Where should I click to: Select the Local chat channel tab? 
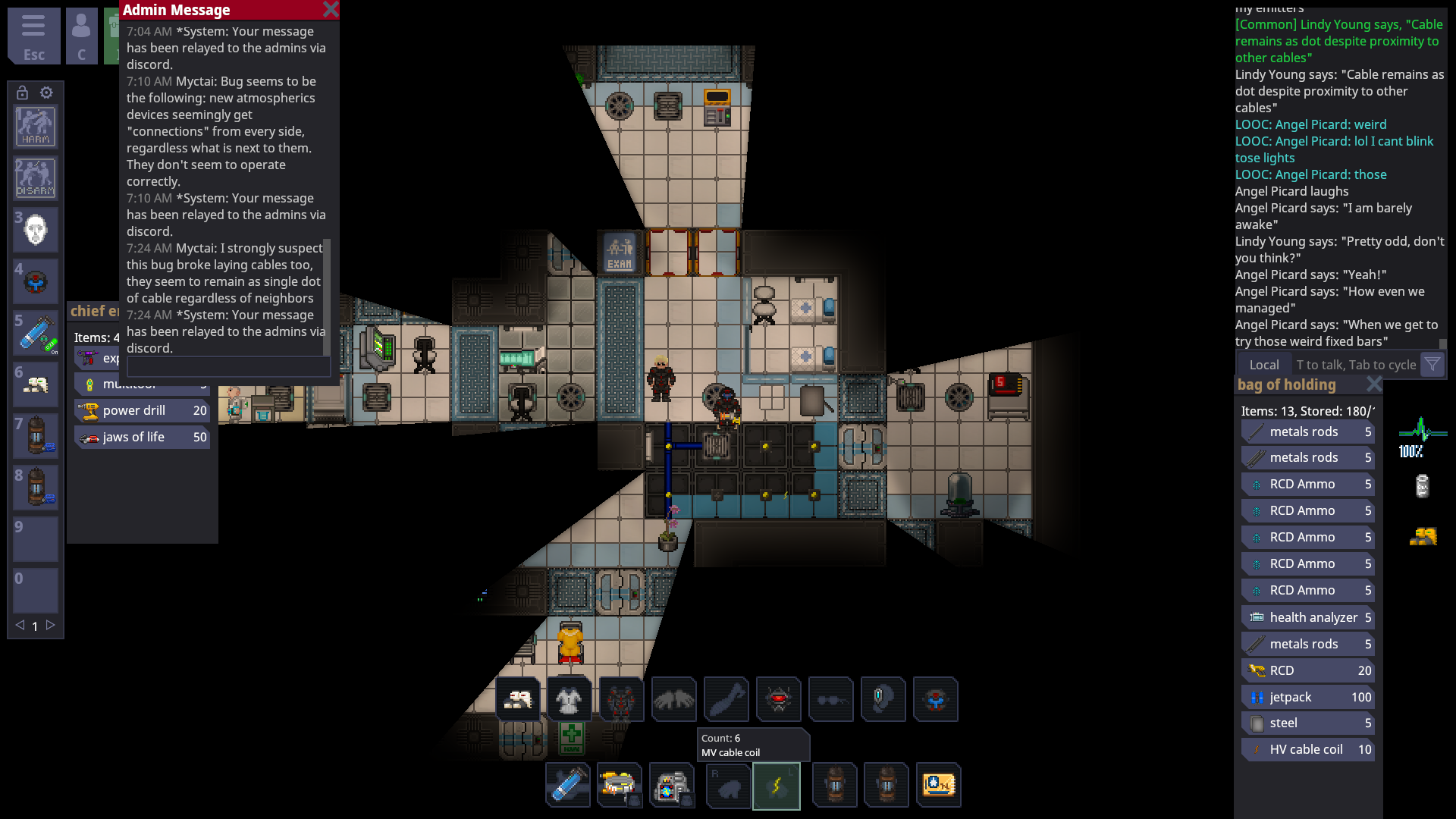point(1263,365)
